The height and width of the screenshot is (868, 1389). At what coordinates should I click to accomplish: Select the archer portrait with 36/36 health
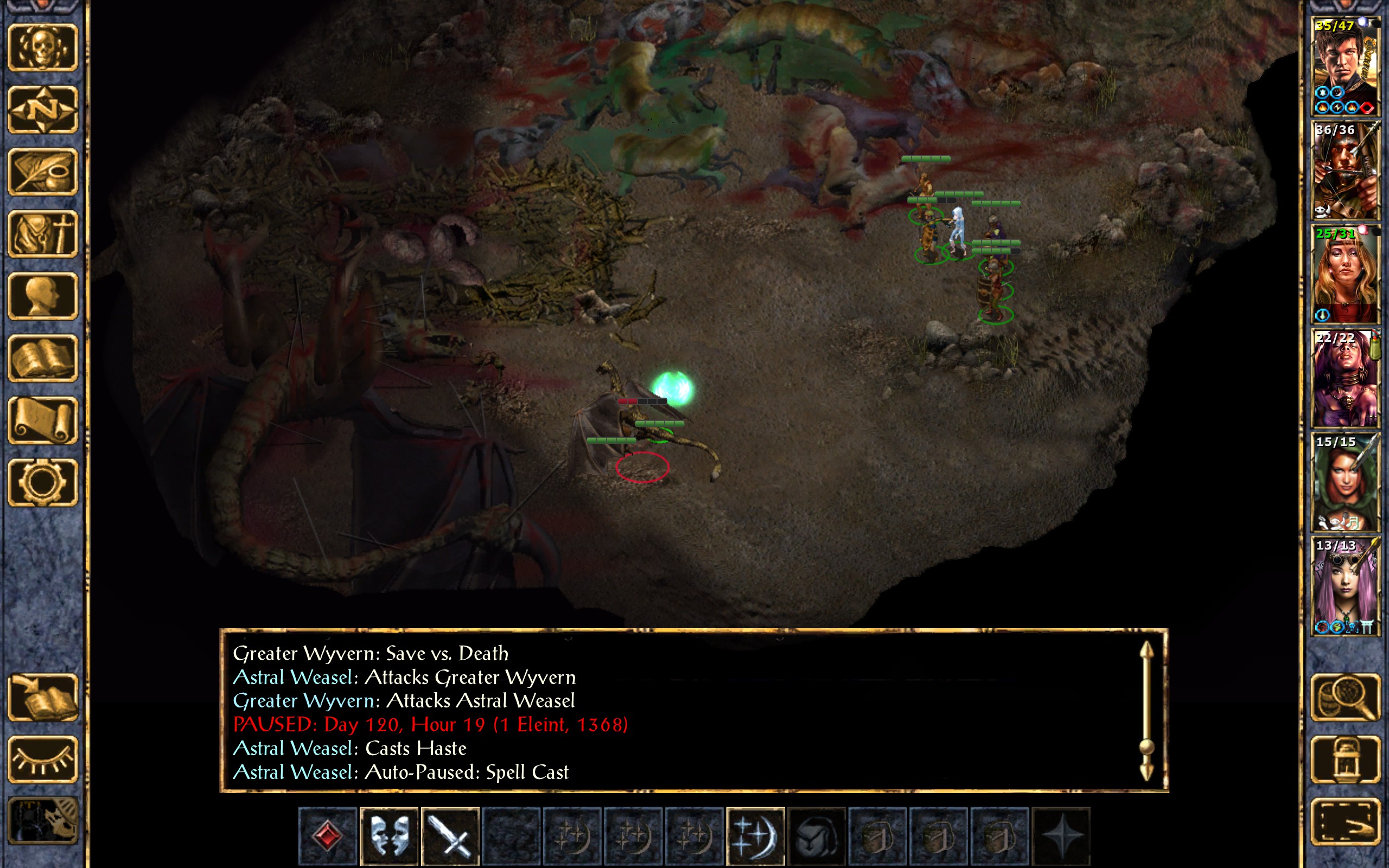pos(1345,170)
